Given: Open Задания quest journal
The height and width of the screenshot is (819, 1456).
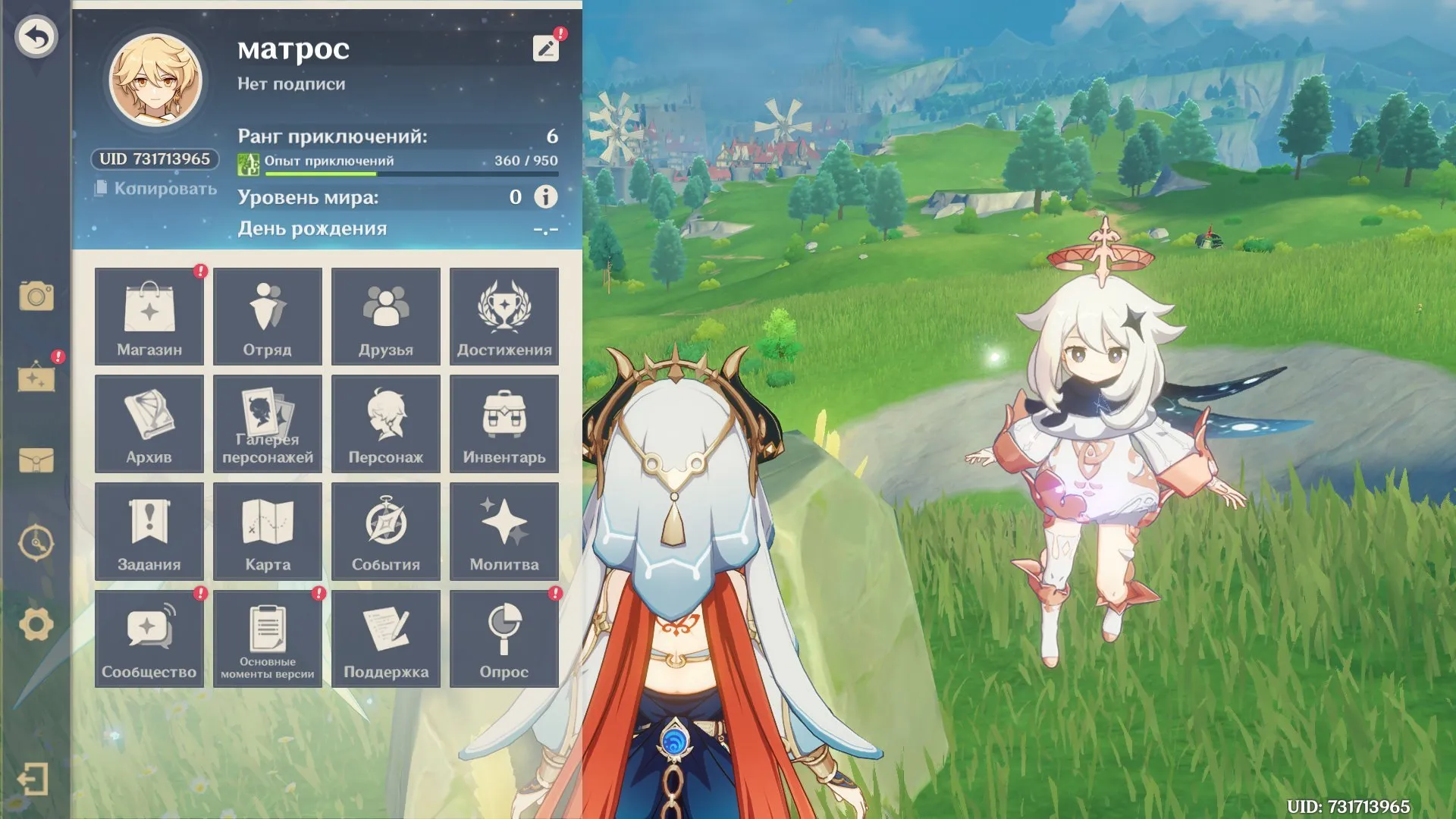Looking at the screenshot, I should coord(149,531).
